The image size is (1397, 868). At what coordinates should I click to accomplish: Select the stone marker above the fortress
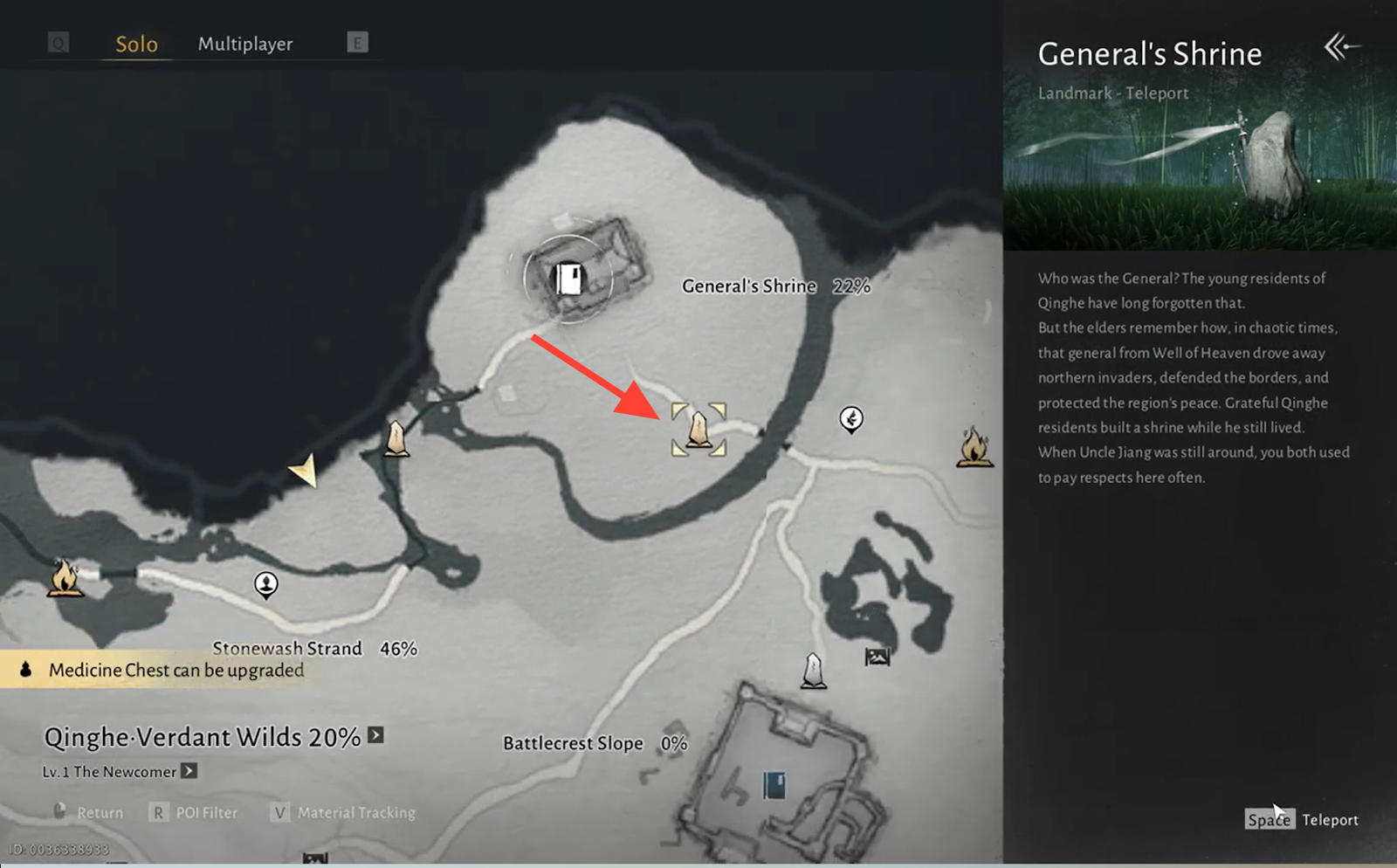pos(814,671)
